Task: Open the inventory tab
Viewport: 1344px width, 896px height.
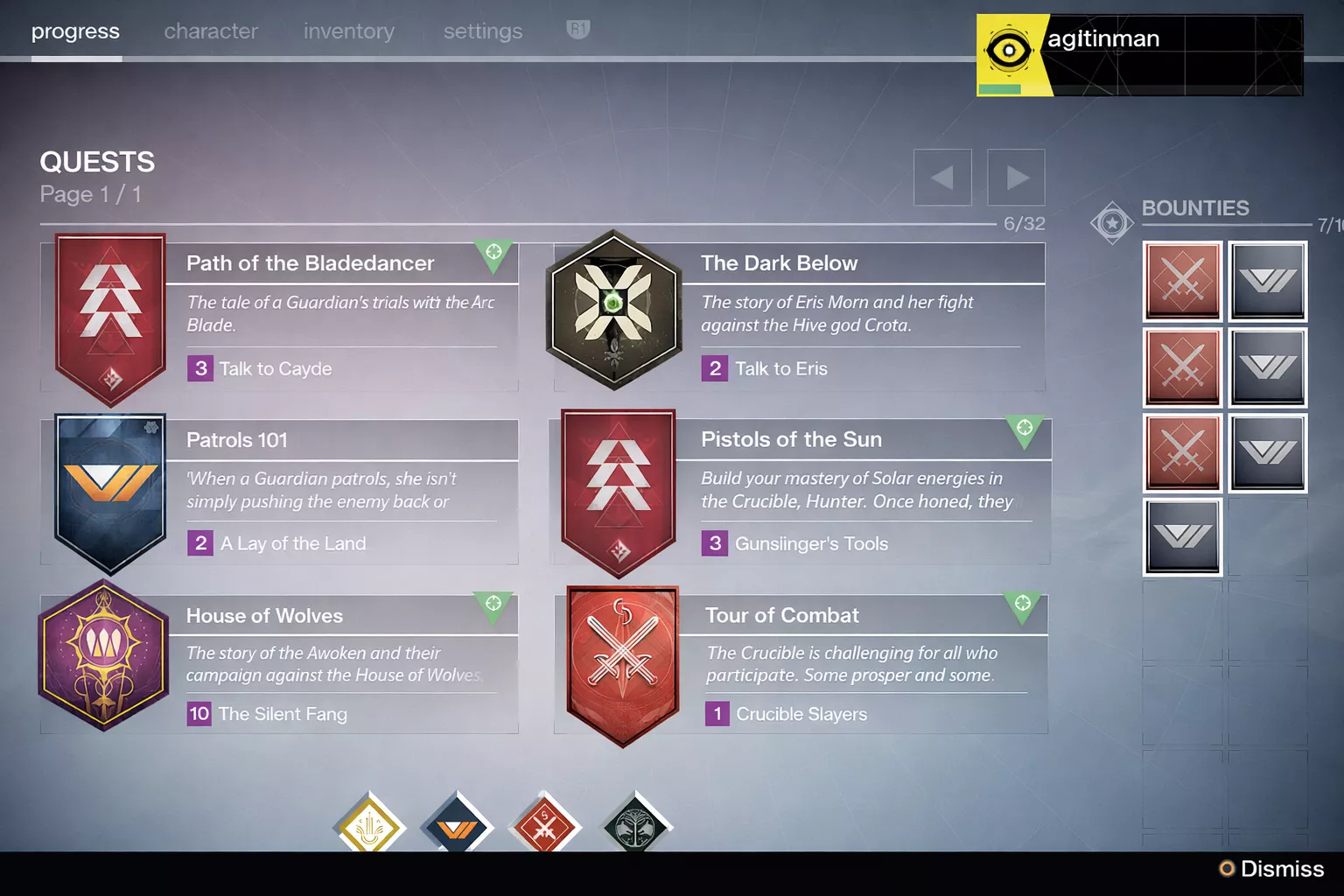Action: pos(348,31)
